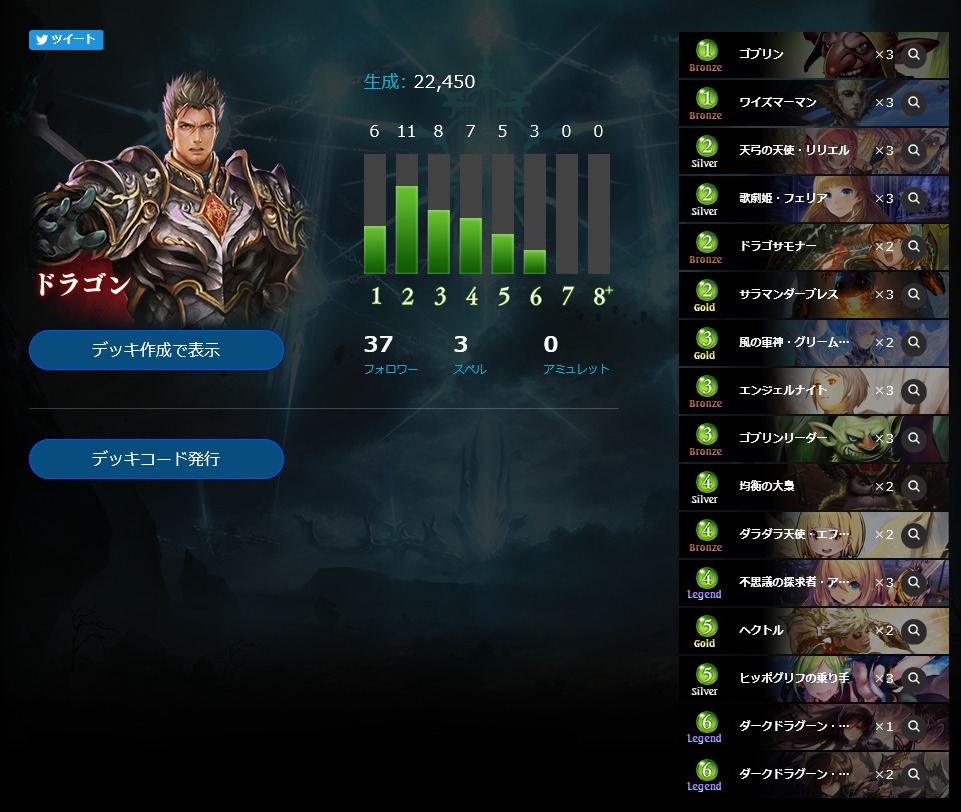
Task: Click the magnifier icon for ヘクトル
Action: click(913, 630)
